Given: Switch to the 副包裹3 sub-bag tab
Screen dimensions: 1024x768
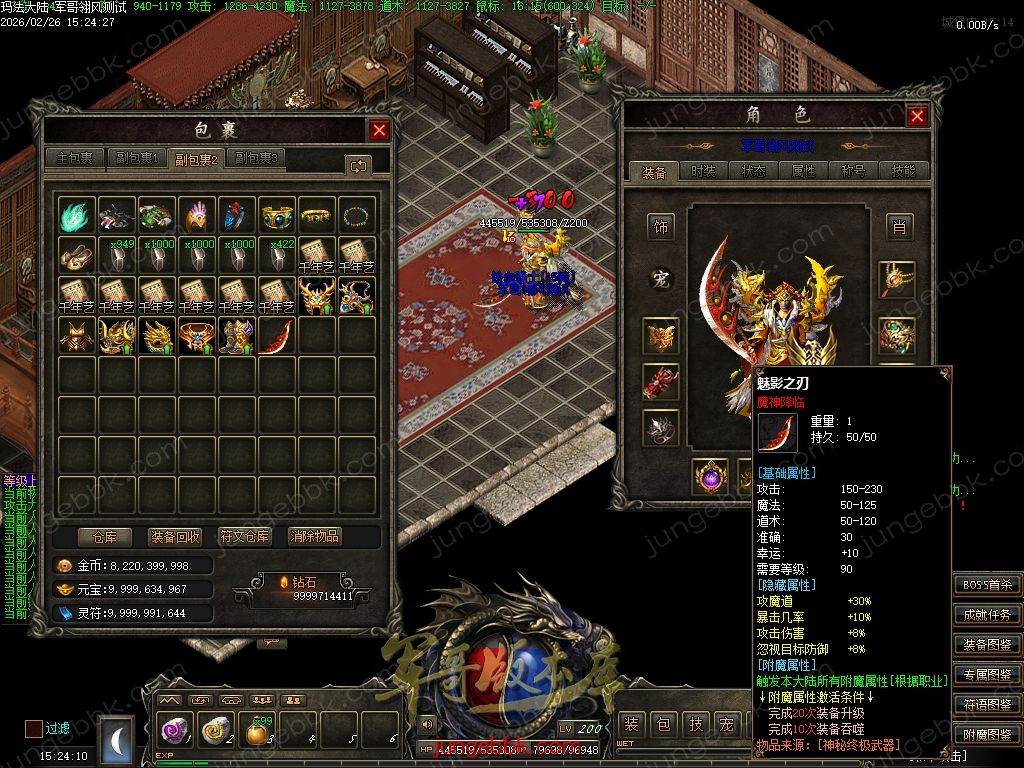Looking at the screenshot, I should [257, 158].
